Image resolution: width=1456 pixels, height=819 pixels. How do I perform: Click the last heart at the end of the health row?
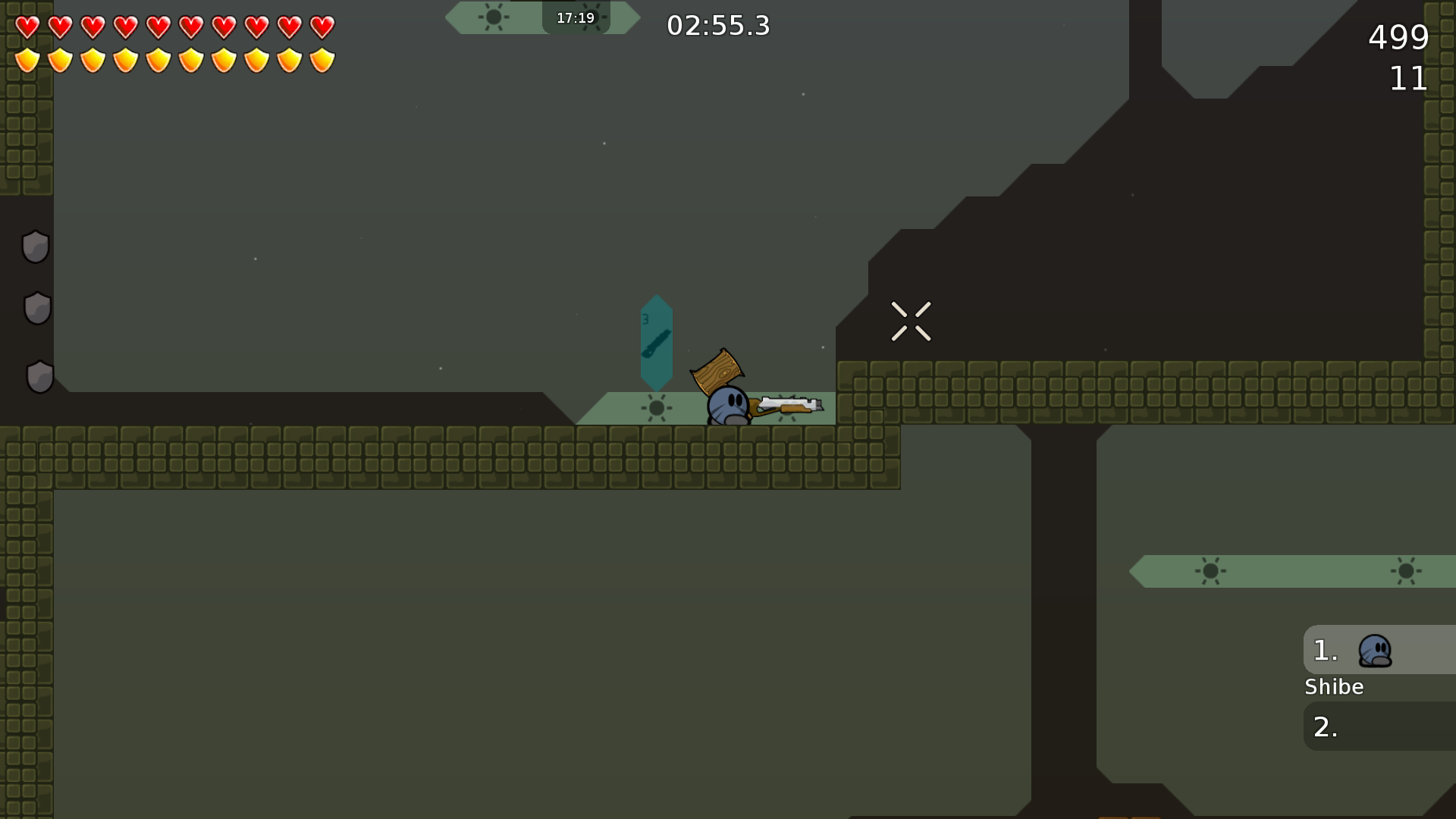[322, 26]
